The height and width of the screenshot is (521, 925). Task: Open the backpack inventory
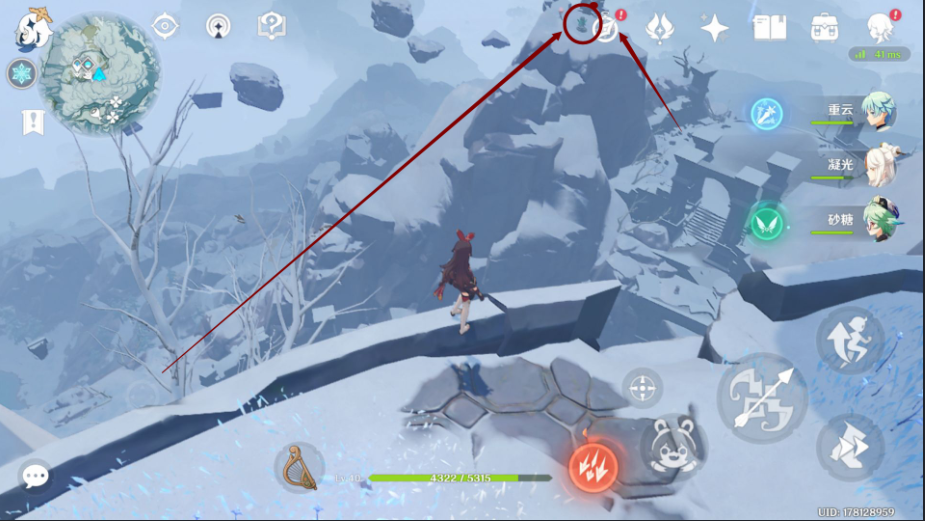tap(825, 28)
